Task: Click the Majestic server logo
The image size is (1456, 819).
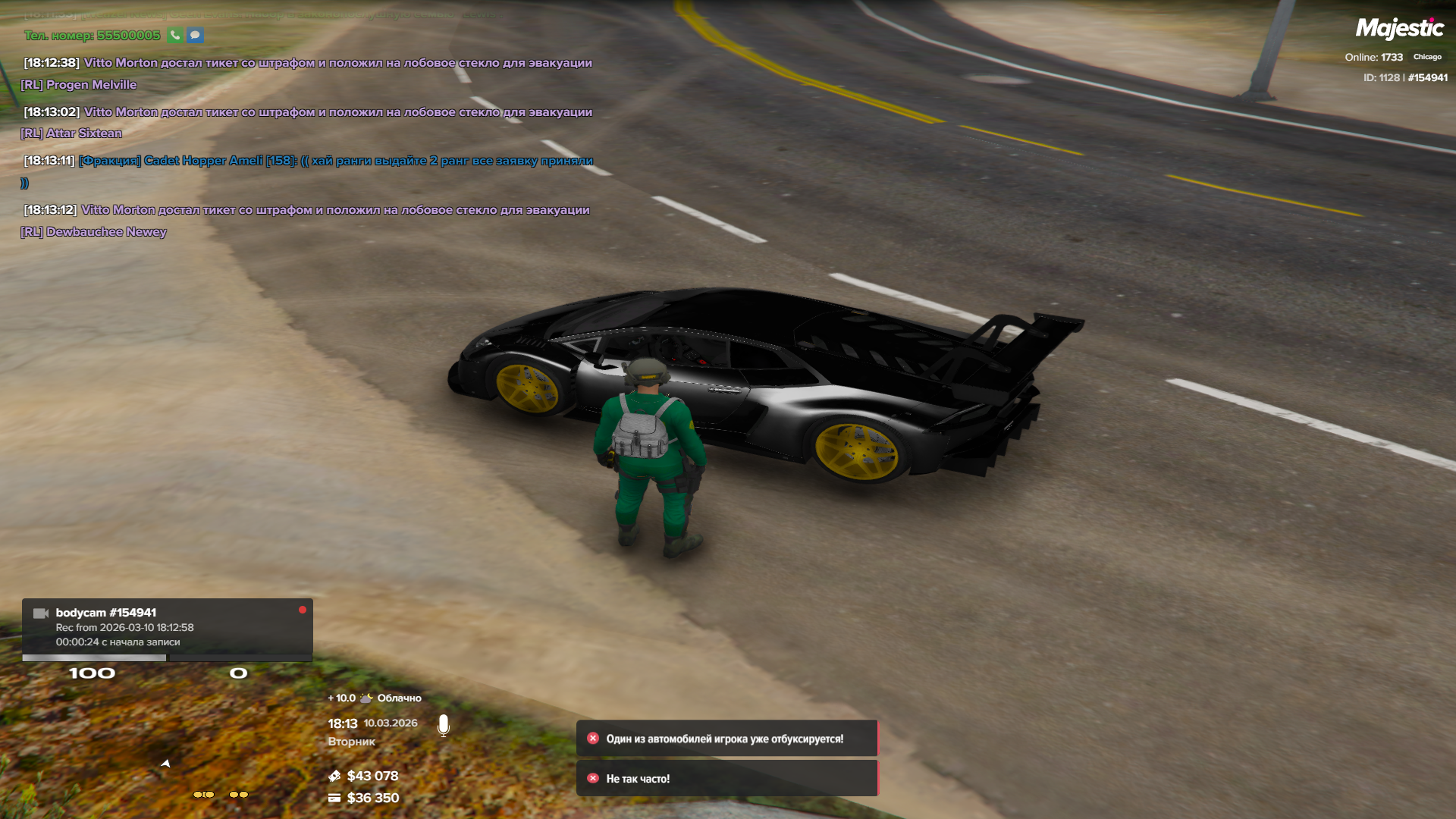Action: tap(1399, 29)
